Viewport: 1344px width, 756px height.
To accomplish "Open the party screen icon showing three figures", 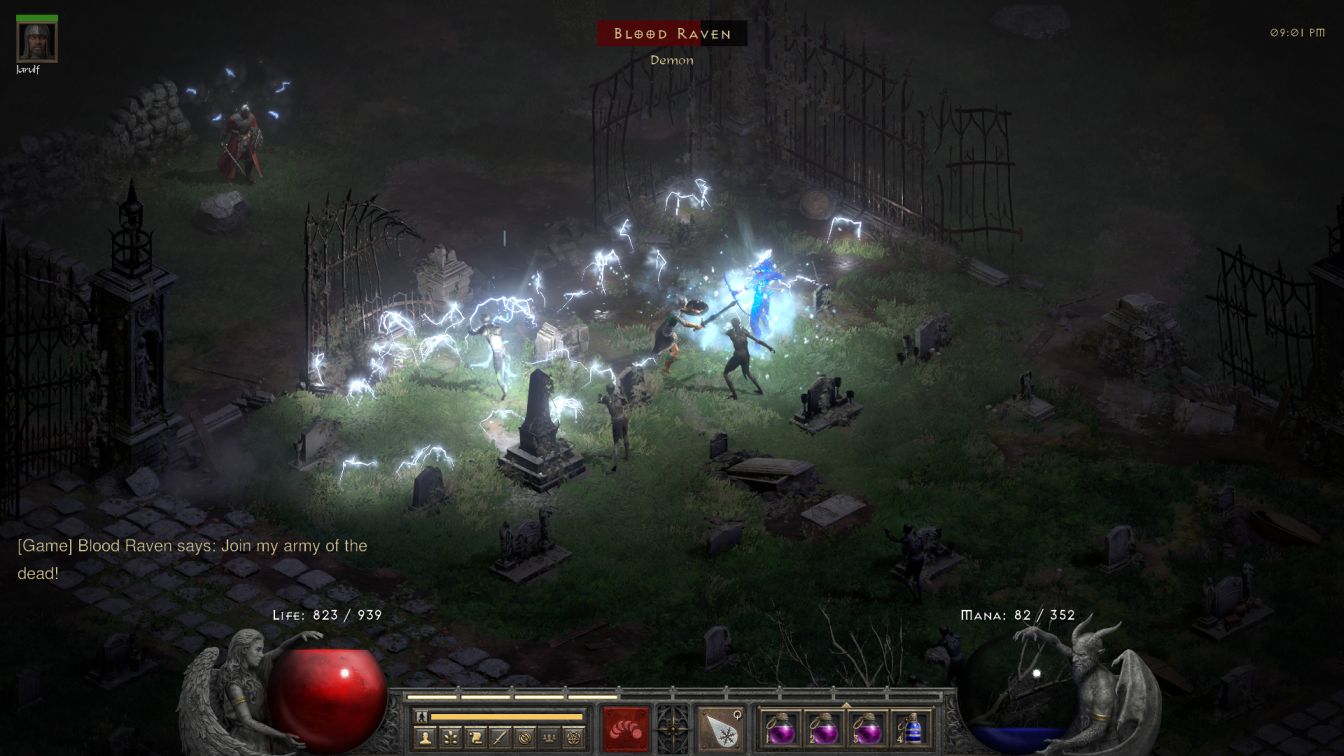I will point(548,739).
